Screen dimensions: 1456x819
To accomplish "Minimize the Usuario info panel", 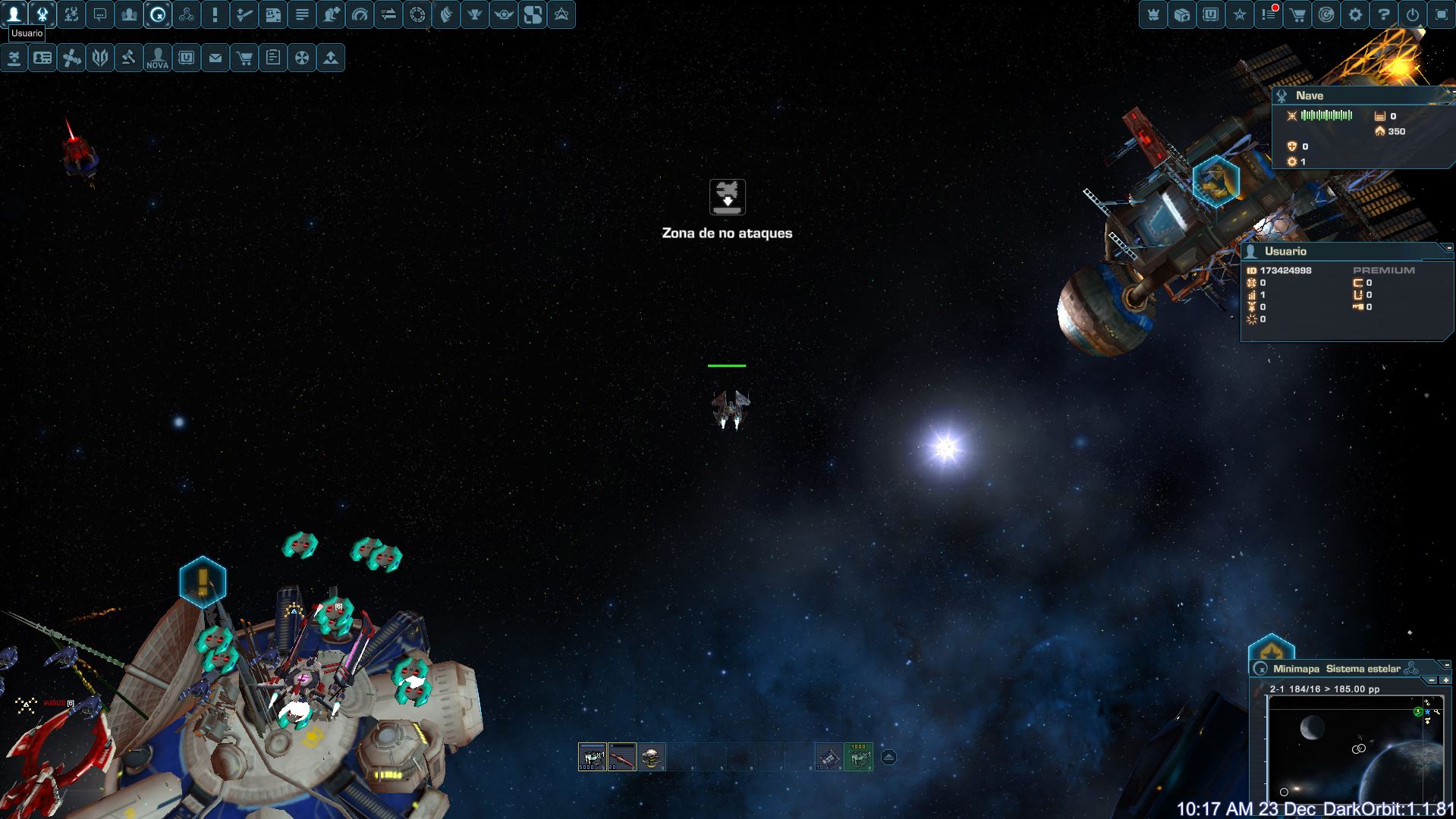I will click(1448, 248).
